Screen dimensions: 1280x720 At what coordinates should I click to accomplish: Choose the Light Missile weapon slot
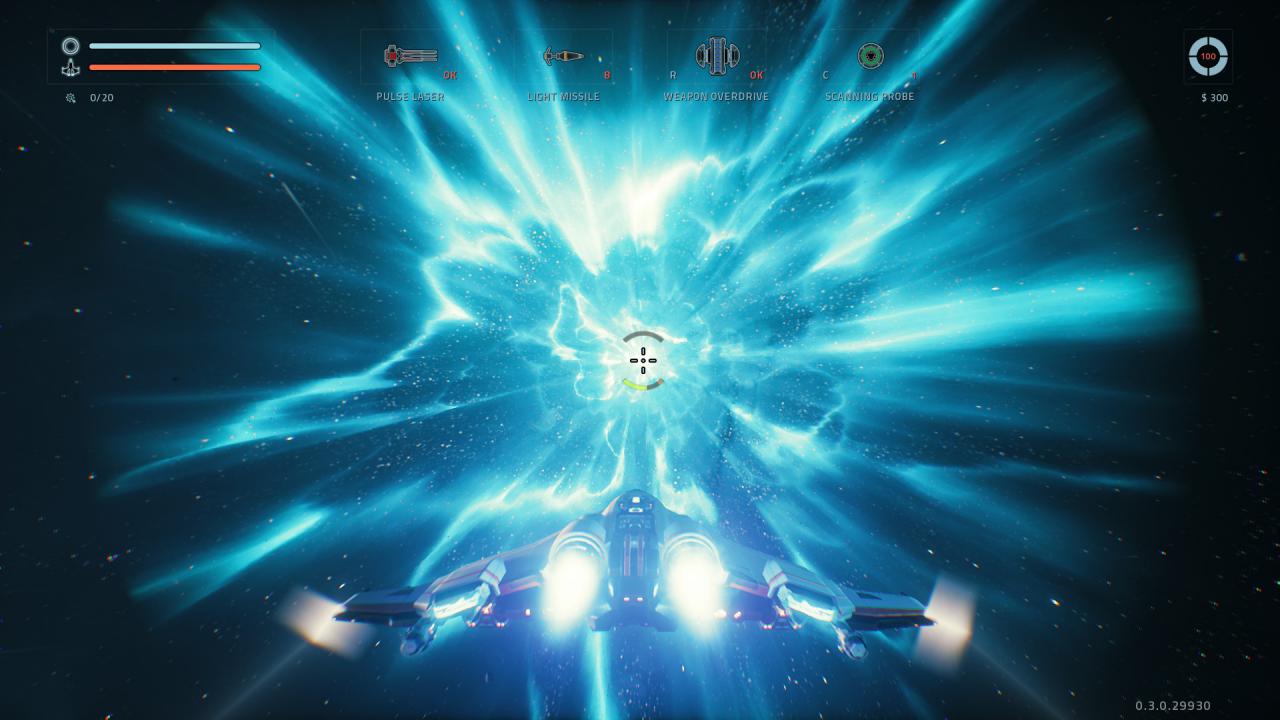coord(563,56)
